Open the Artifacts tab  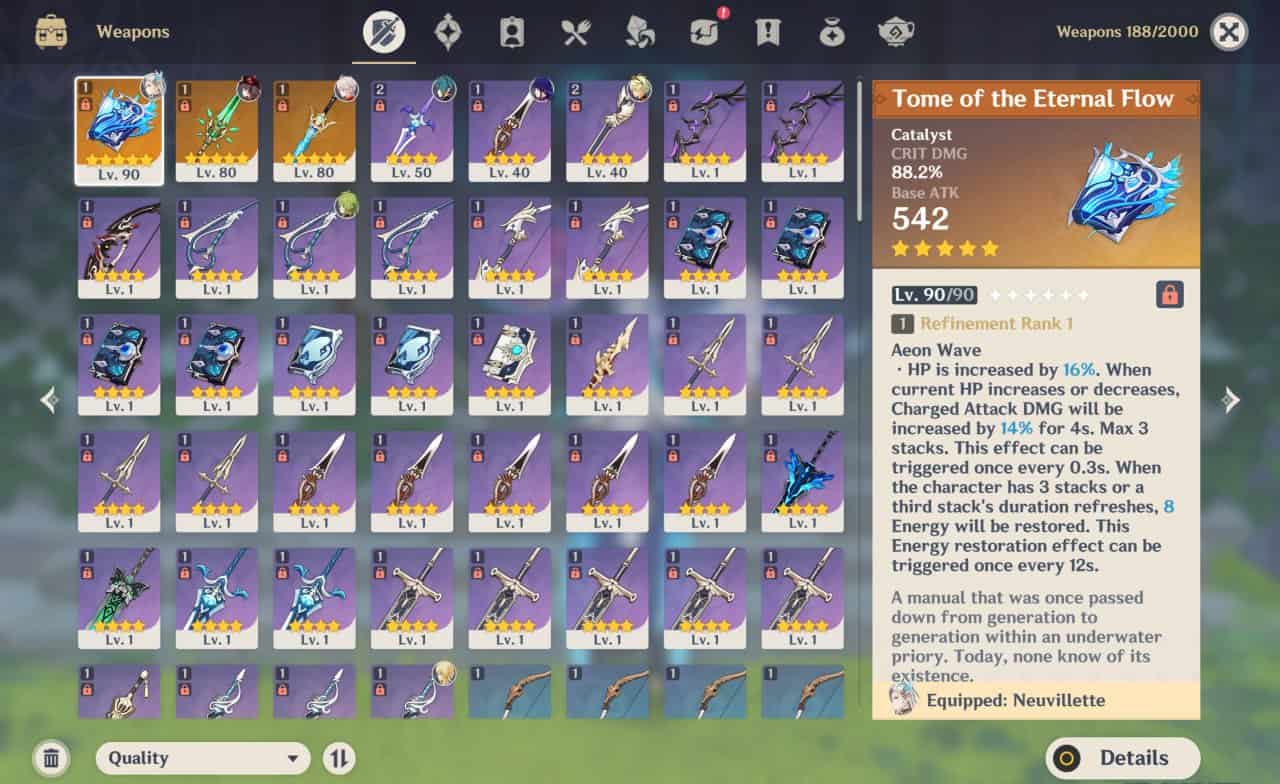(x=447, y=32)
